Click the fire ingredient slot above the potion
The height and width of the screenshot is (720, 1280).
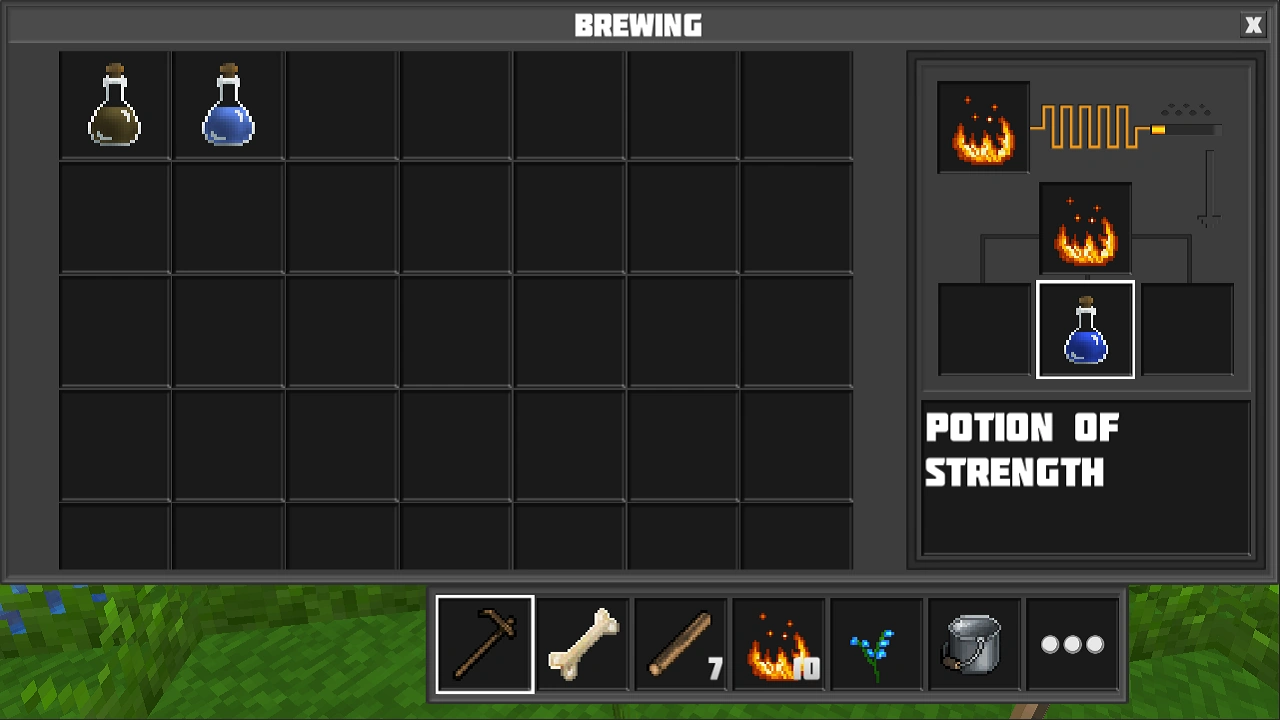click(1086, 228)
